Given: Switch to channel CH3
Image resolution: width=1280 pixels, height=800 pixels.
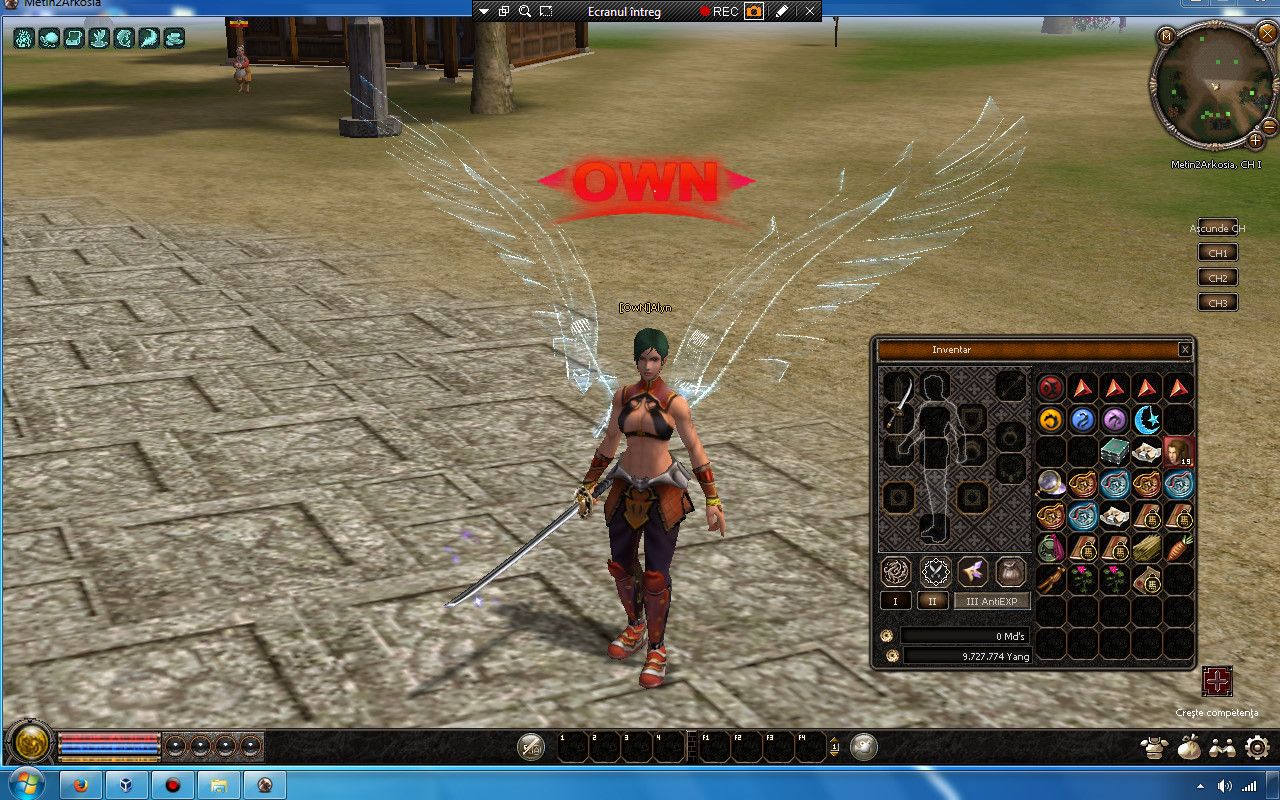Looking at the screenshot, I should coord(1217,303).
